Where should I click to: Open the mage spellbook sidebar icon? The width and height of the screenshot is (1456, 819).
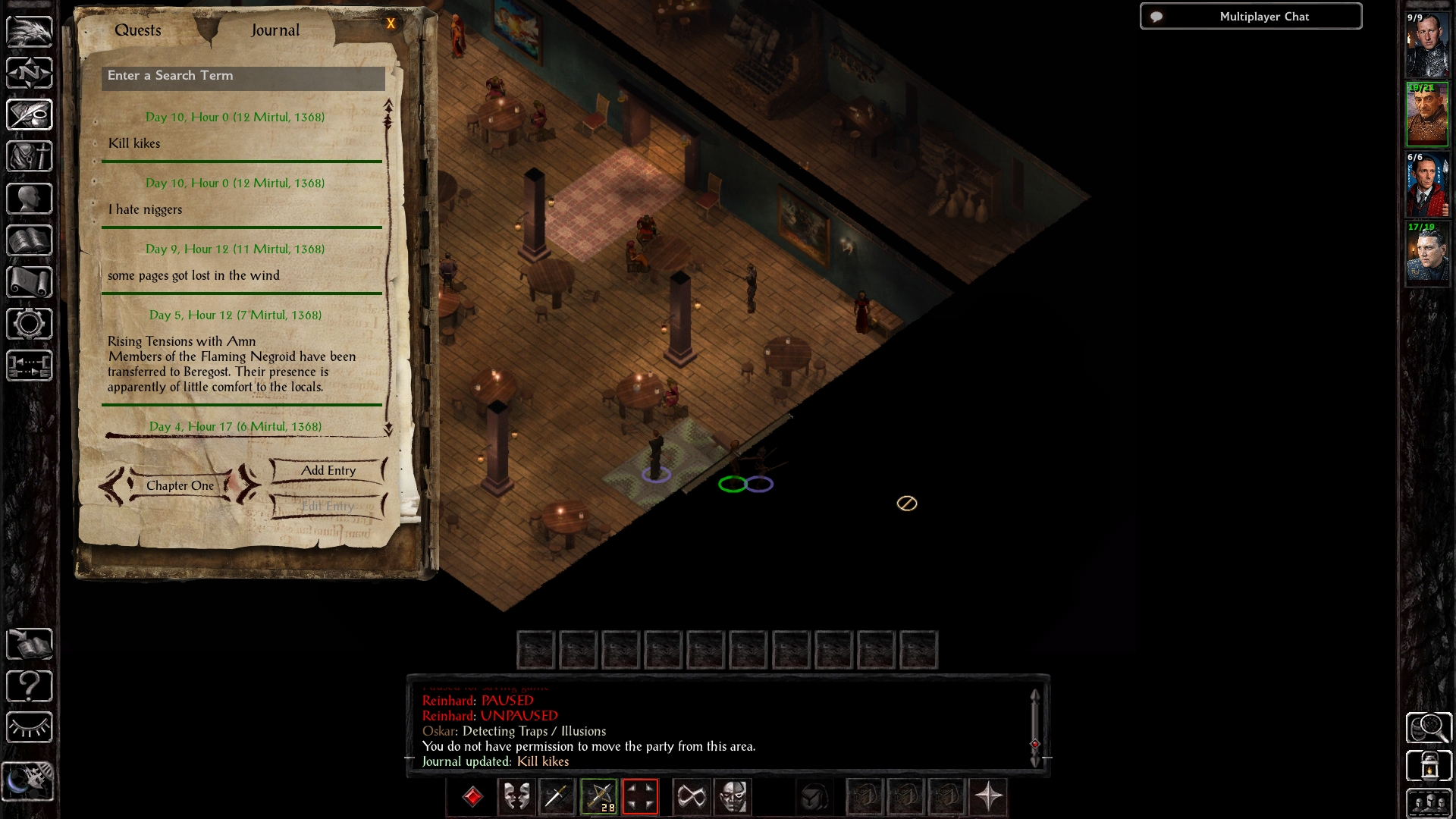tap(30, 240)
